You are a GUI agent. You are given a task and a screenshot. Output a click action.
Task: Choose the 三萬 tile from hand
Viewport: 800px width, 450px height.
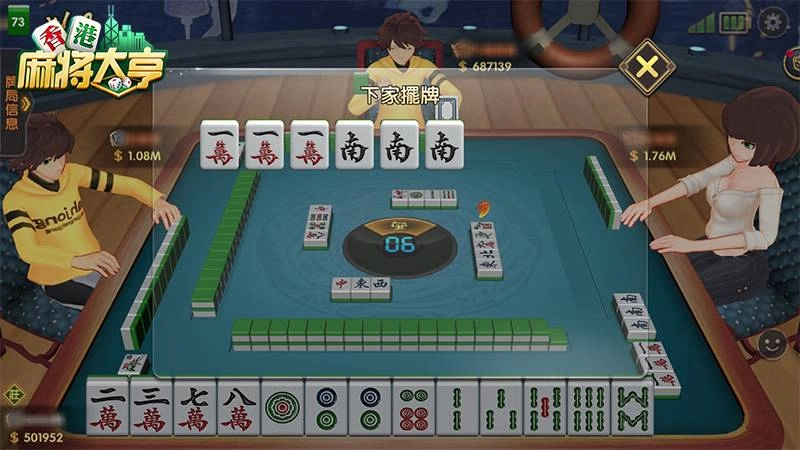[151, 409]
